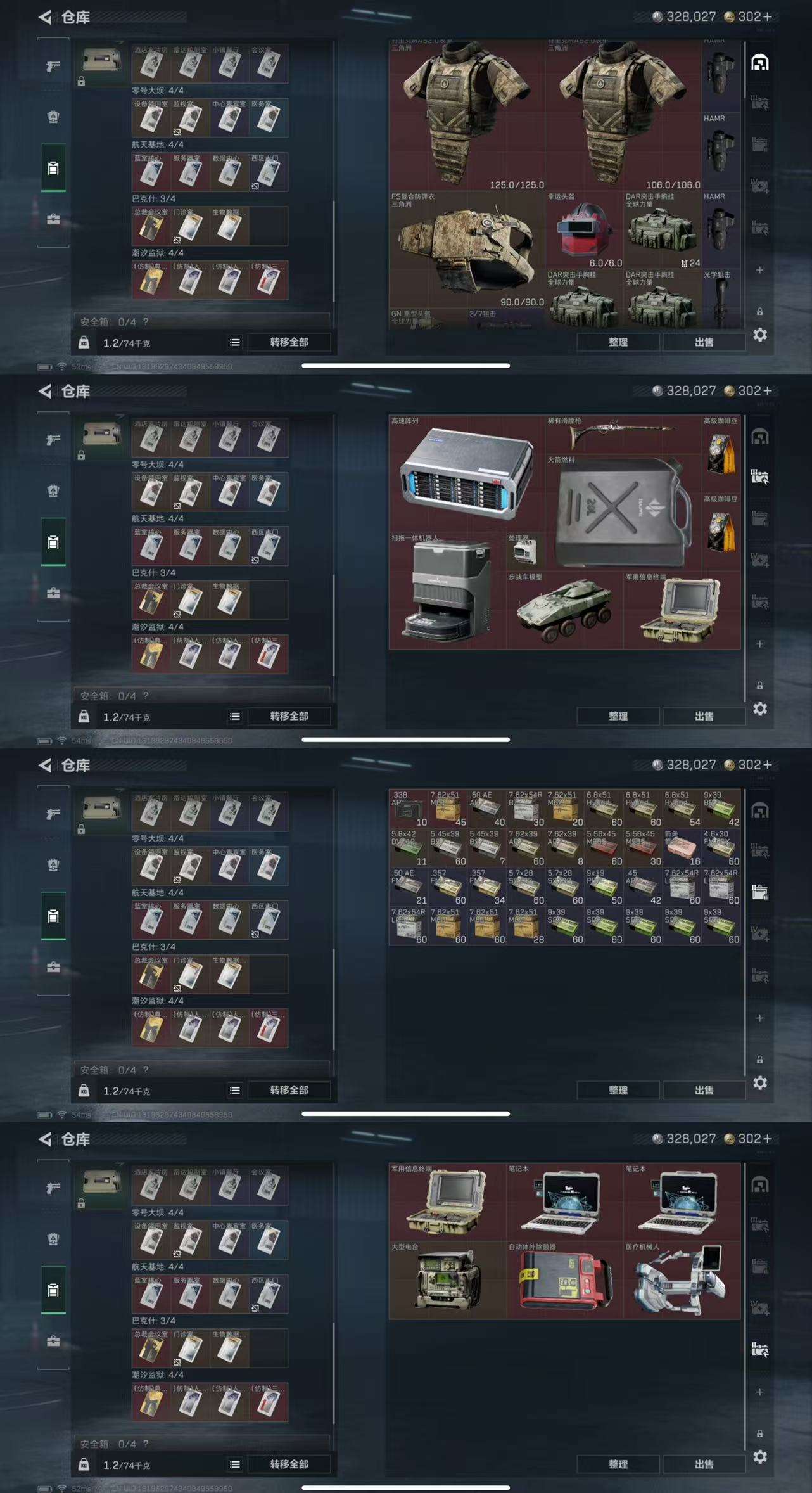812x1493 pixels.
Task: Click the warehouse hangar icon in right sidebar
Action: click(760, 63)
